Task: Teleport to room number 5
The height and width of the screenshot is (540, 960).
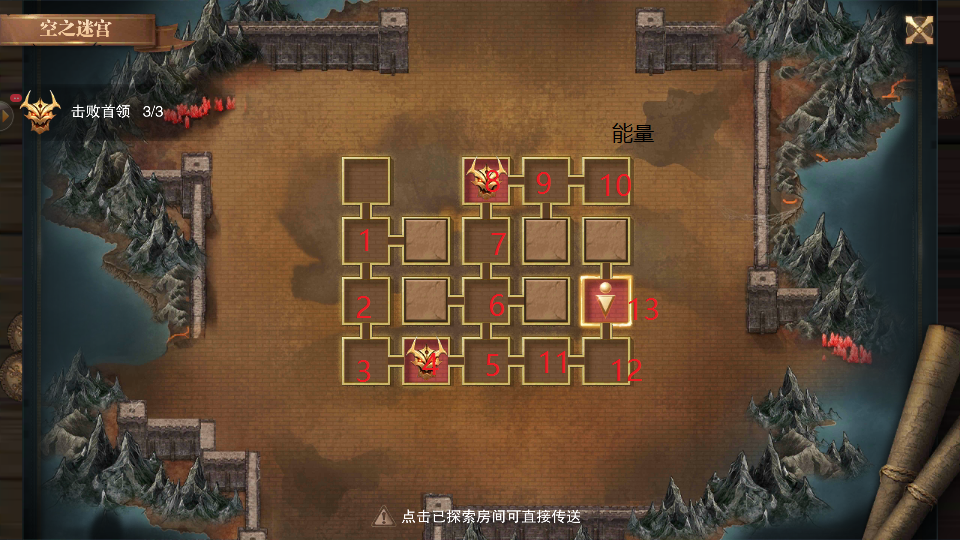Action: [x=487, y=361]
